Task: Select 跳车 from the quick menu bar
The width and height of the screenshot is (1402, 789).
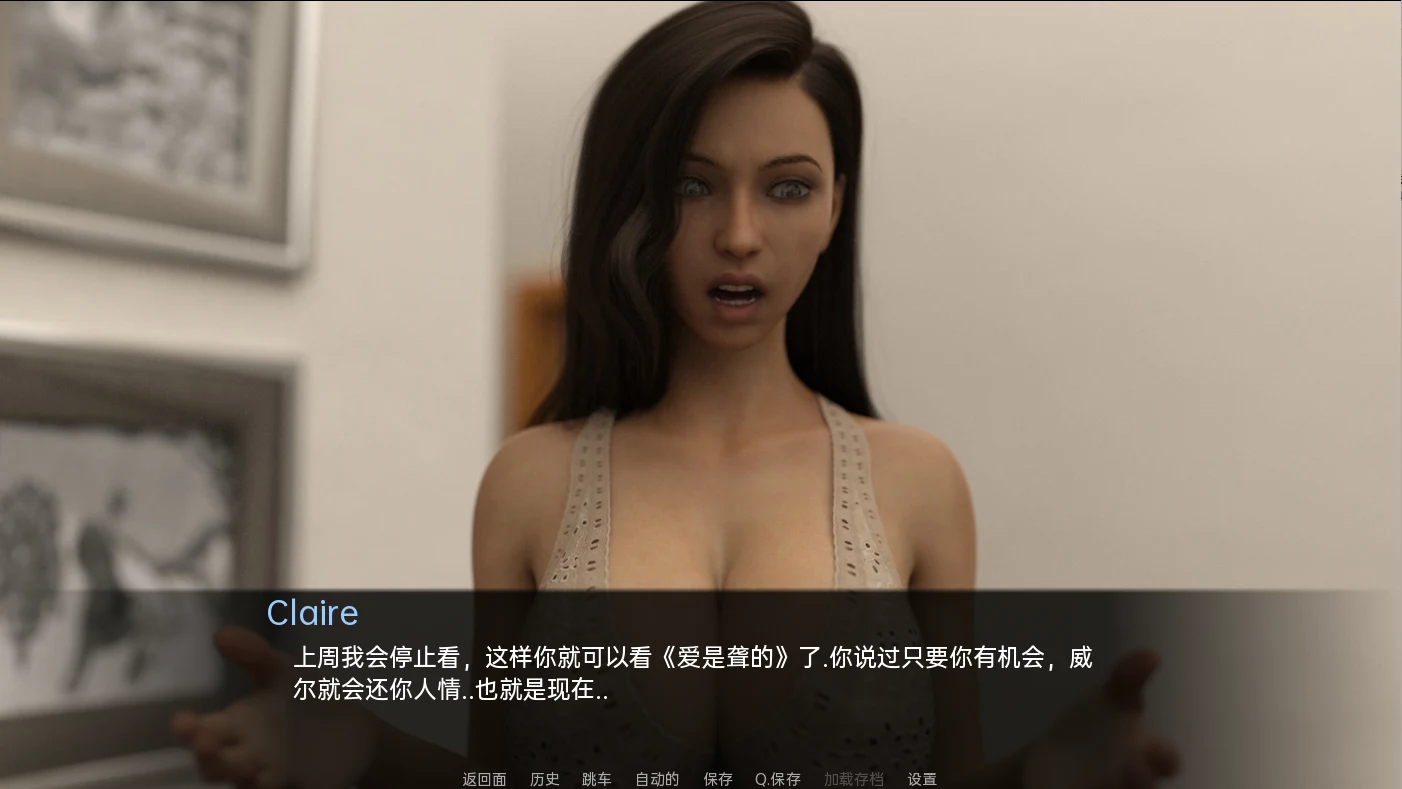Action: [596, 778]
